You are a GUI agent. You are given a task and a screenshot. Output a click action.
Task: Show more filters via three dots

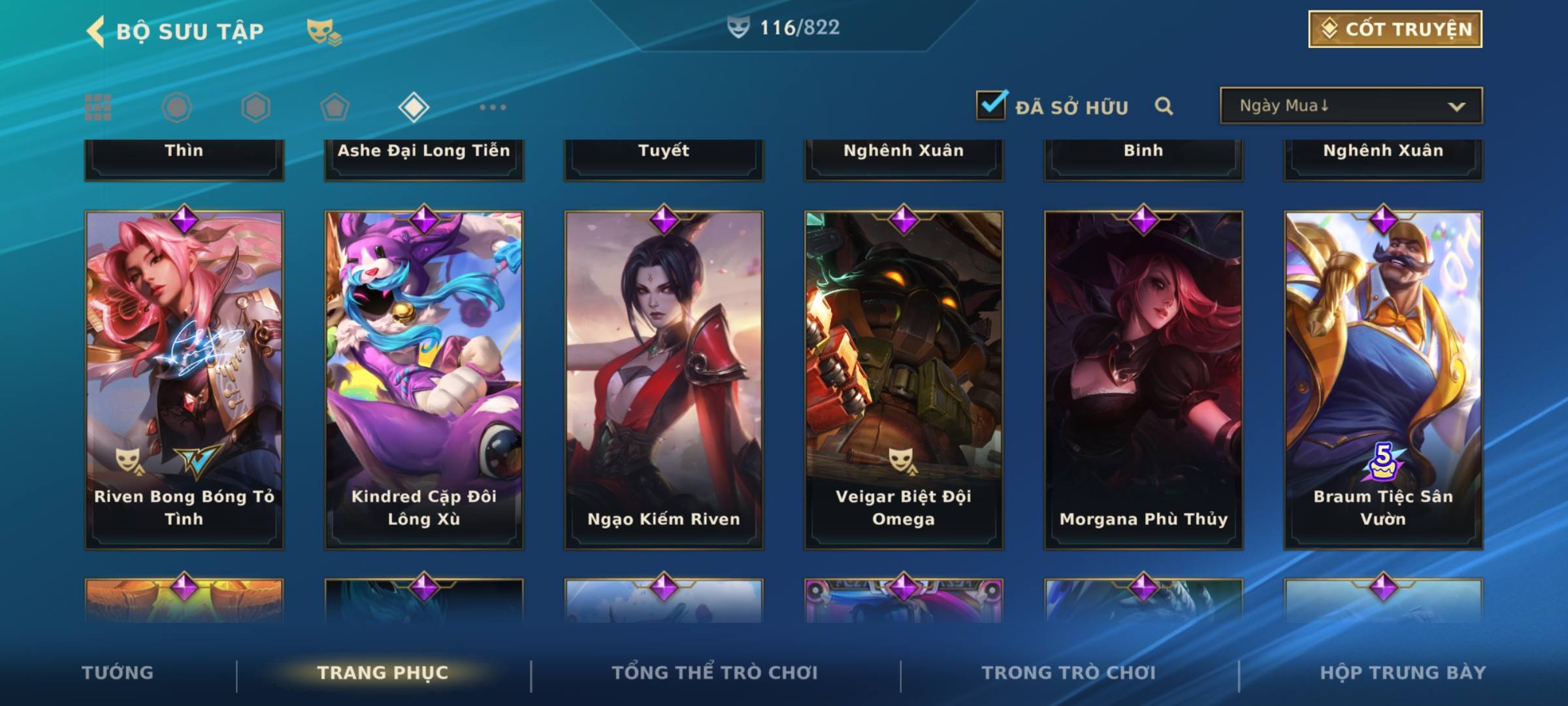tap(493, 107)
